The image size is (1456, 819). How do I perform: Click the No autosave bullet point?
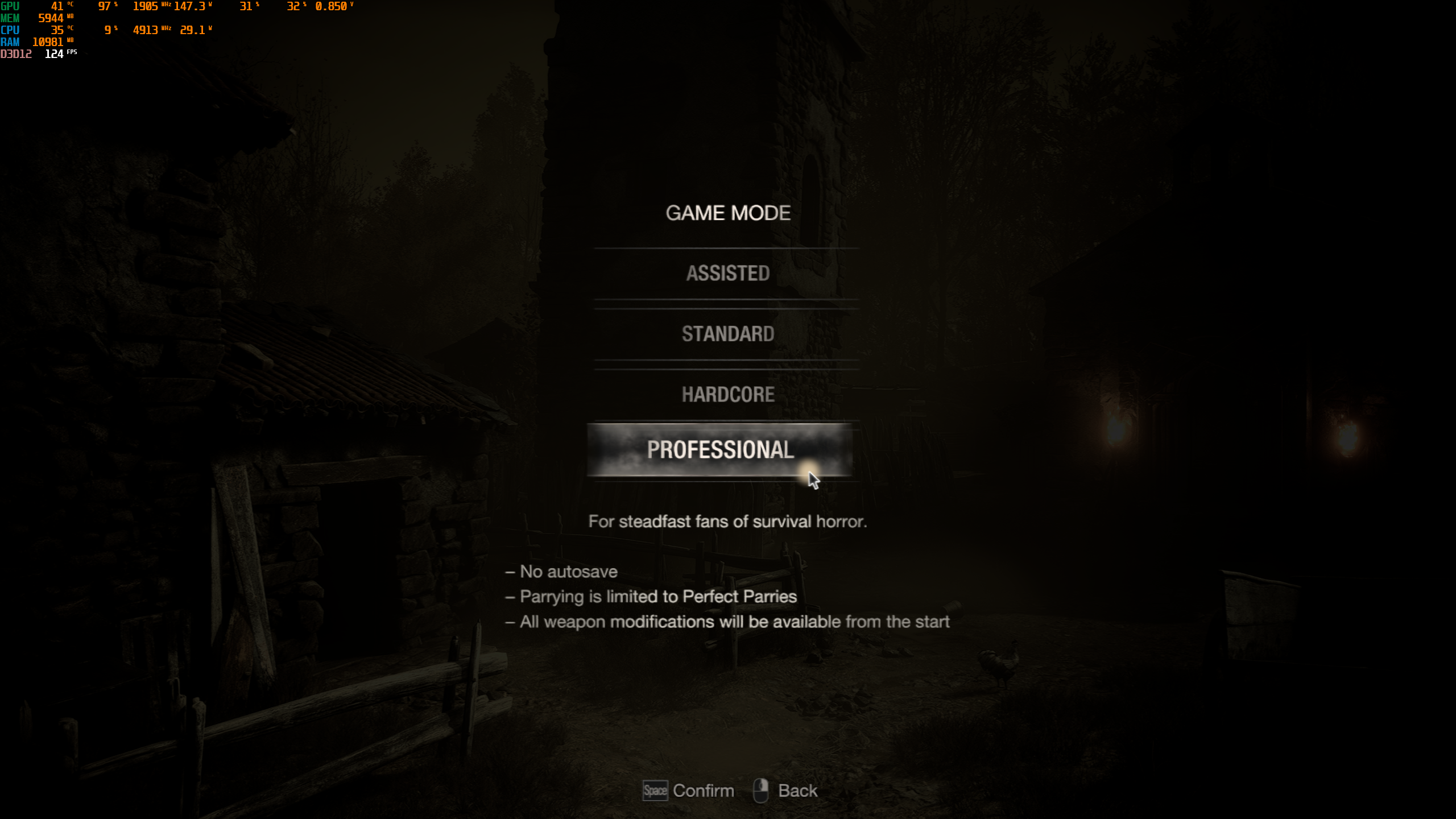562,572
